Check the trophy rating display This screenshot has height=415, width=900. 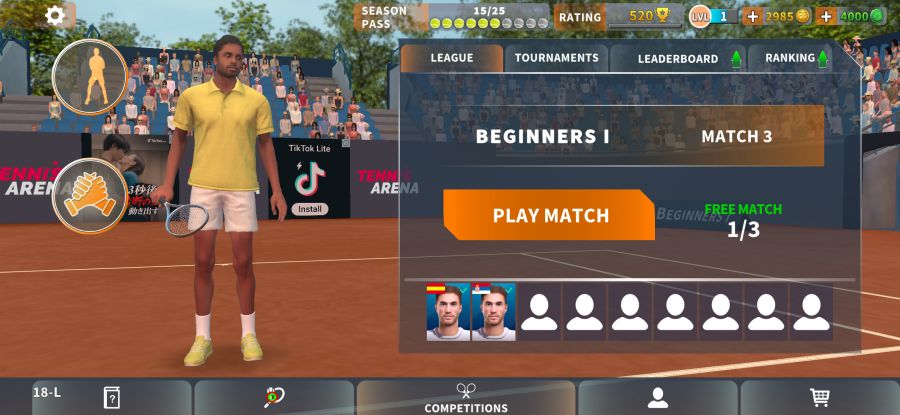click(645, 16)
